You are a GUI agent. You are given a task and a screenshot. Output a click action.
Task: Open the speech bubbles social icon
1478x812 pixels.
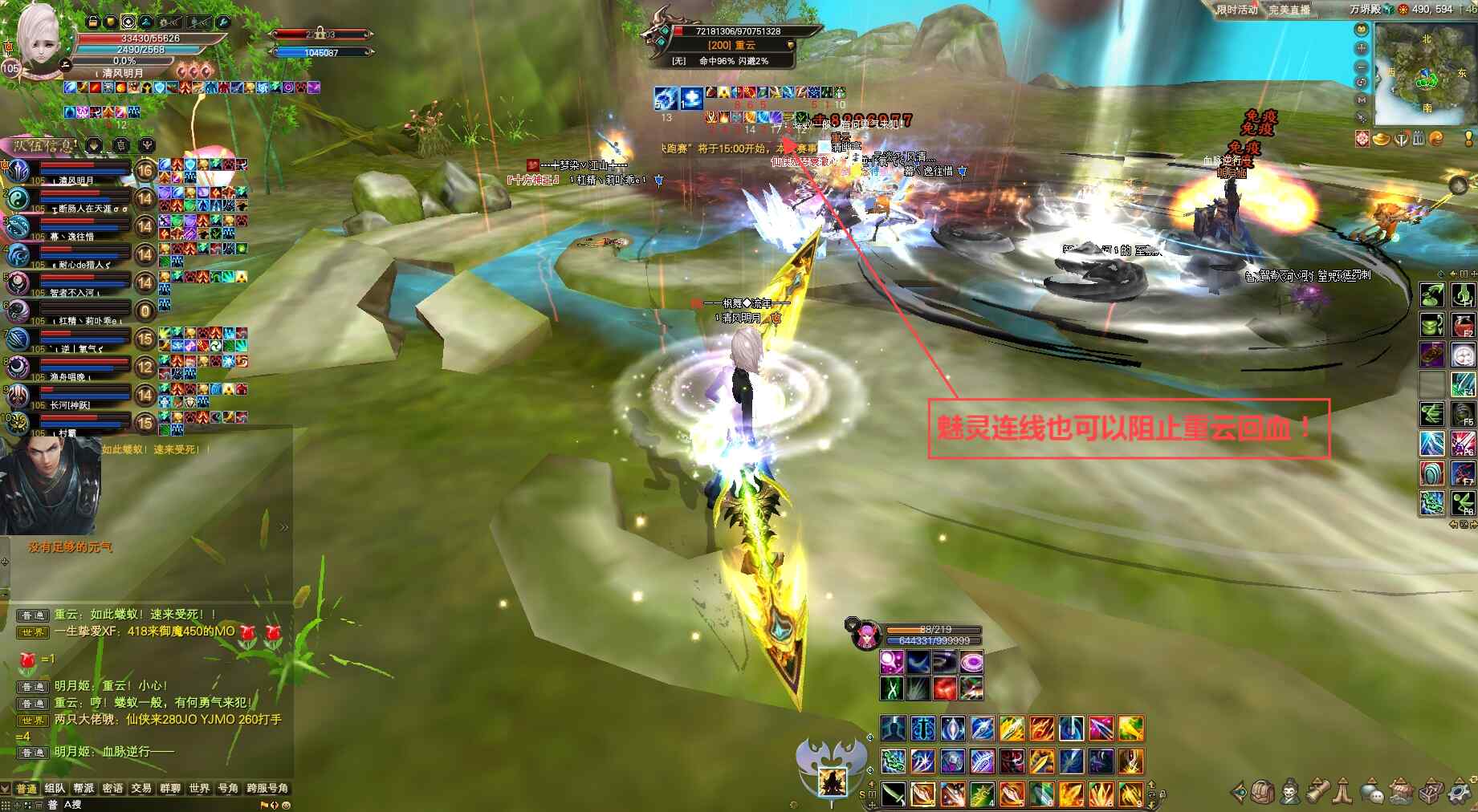pos(1373,793)
